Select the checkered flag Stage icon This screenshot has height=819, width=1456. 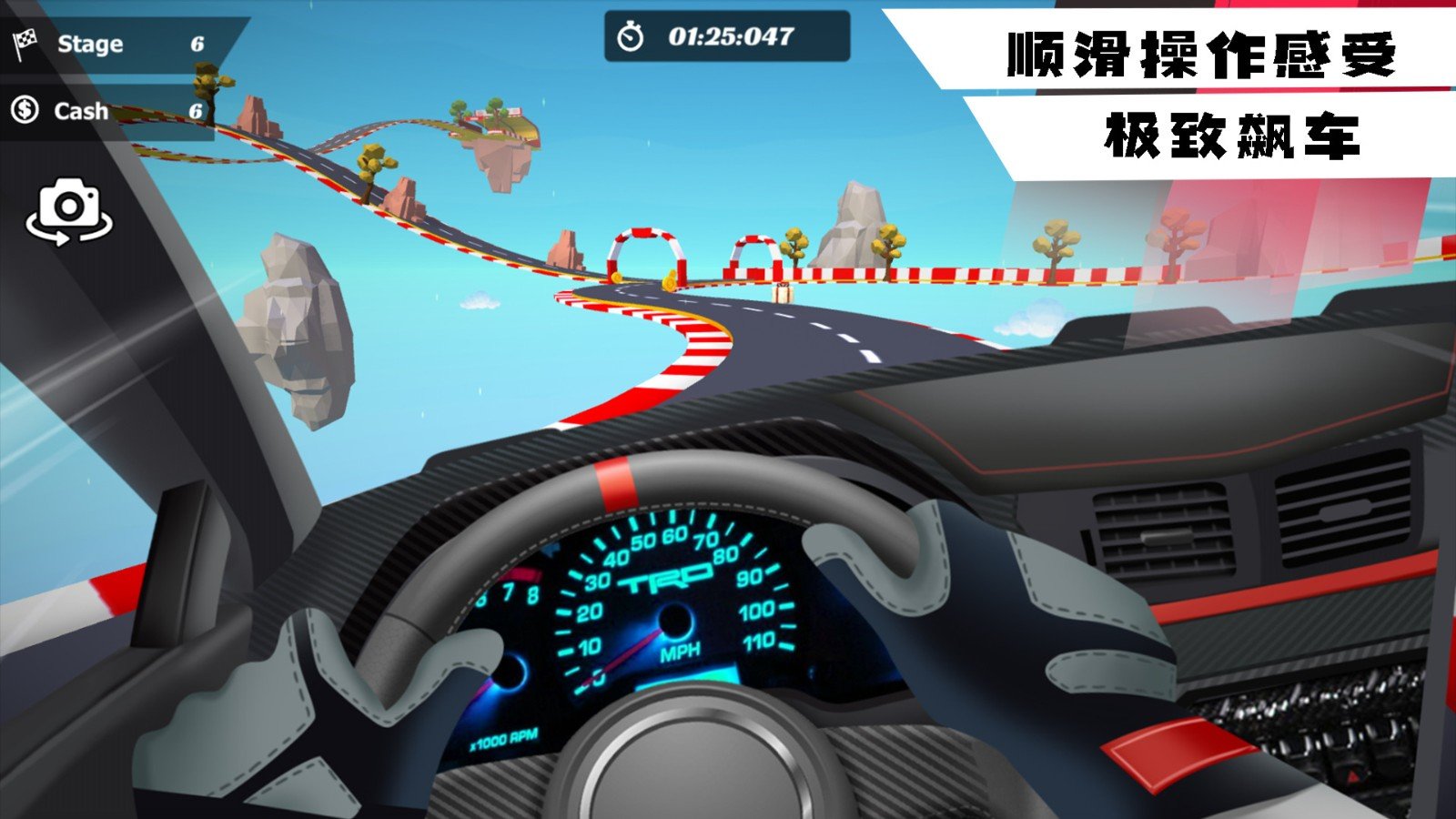coord(25,42)
